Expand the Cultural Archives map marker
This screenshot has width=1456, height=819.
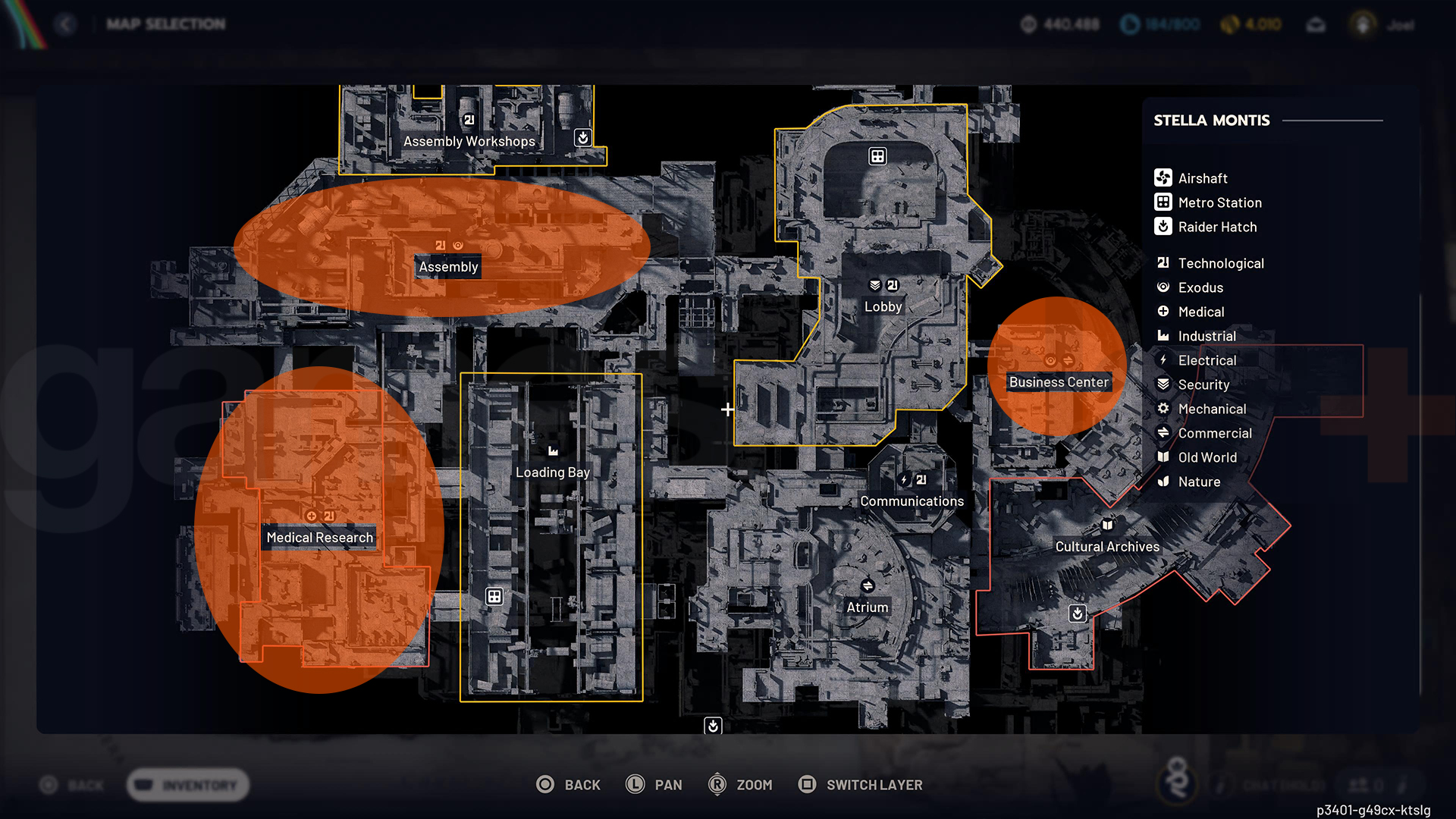click(x=1107, y=525)
